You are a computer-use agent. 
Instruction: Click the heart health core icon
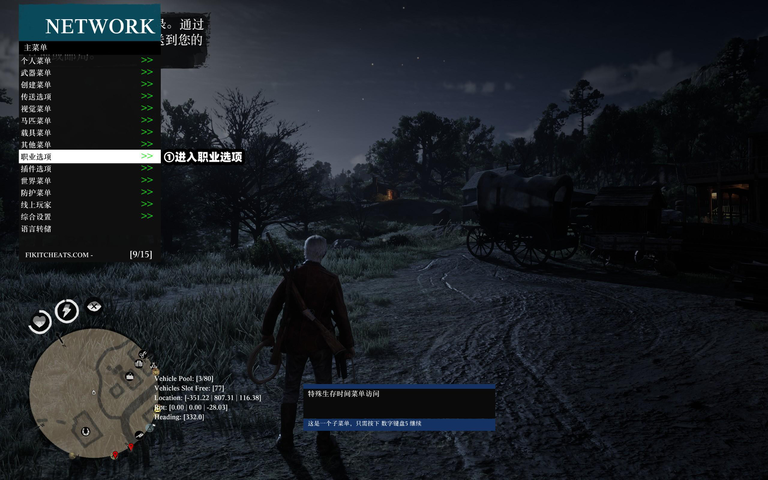39,321
